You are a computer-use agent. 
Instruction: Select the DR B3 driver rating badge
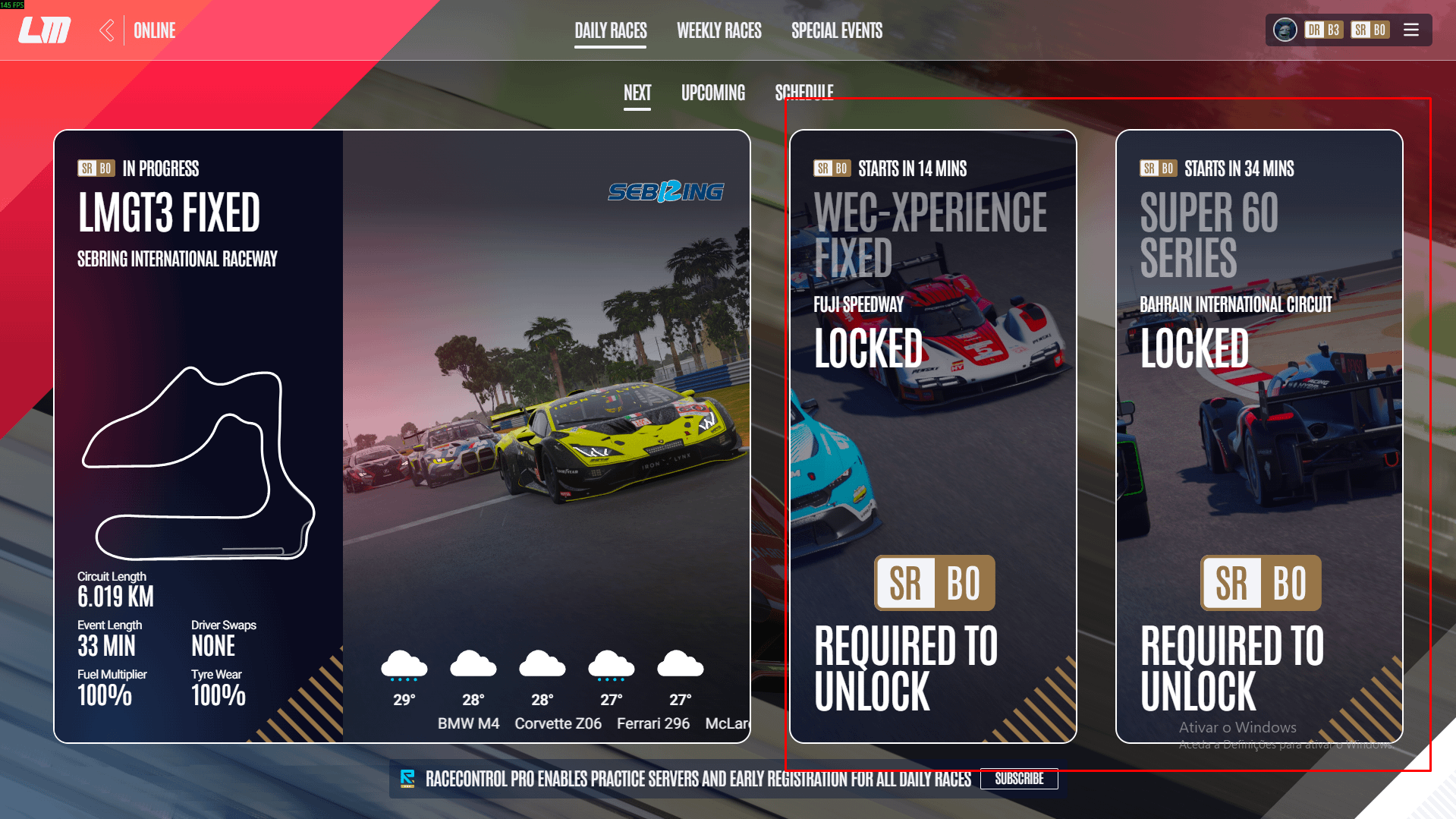pos(1323,30)
